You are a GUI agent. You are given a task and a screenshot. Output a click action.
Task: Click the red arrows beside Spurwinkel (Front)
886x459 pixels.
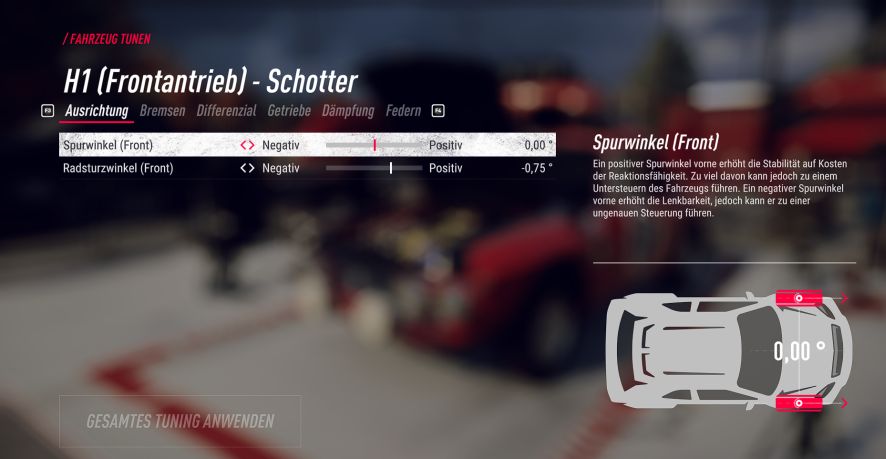click(247, 145)
